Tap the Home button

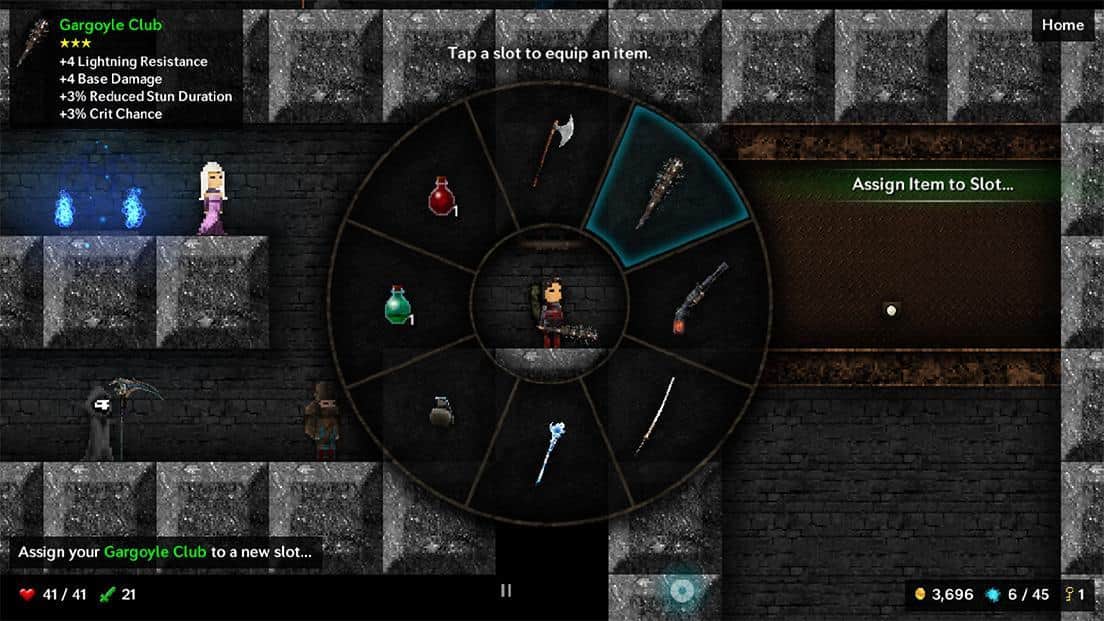(1062, 25)
